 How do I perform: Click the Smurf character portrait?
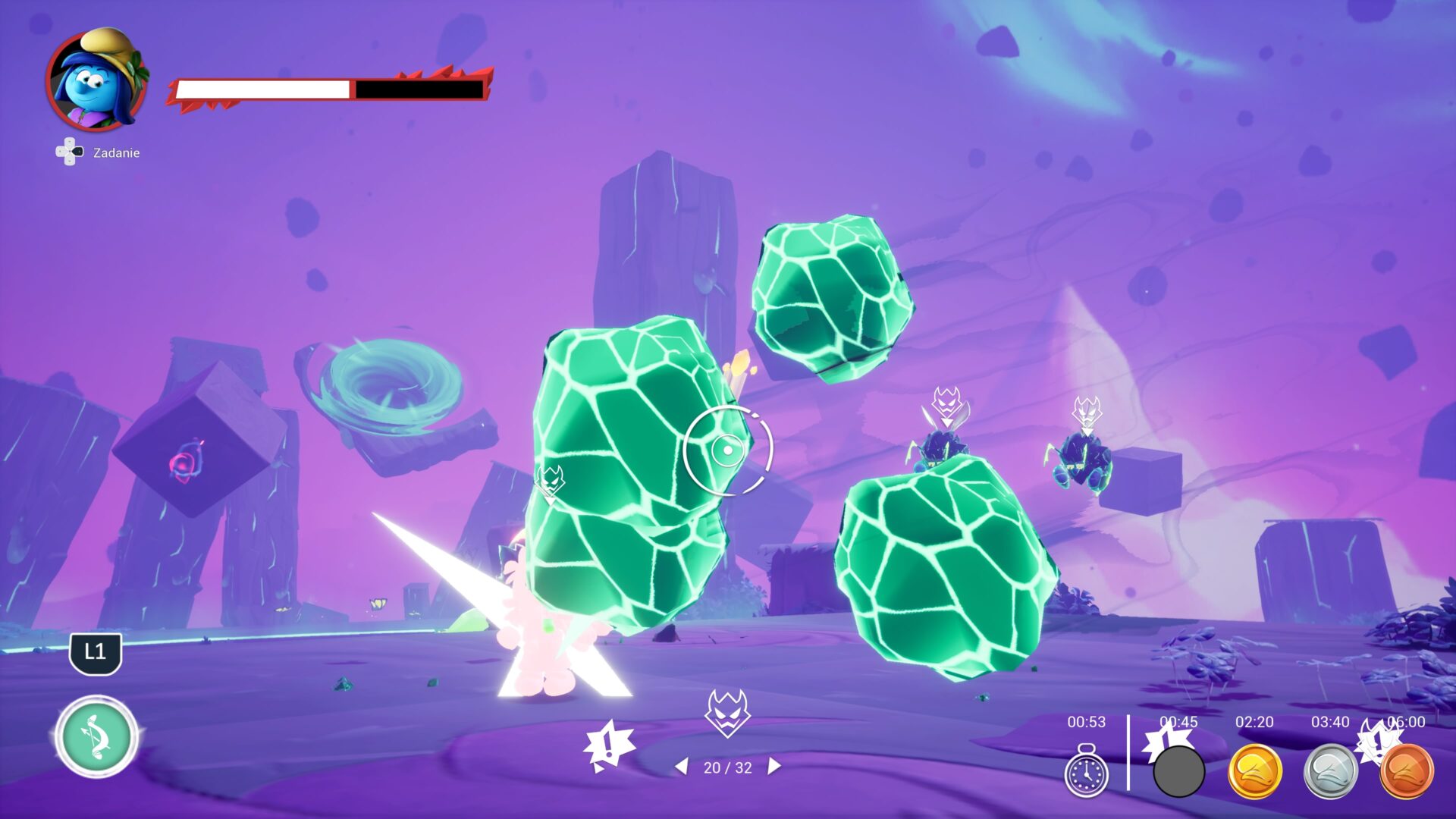(97, 81)
